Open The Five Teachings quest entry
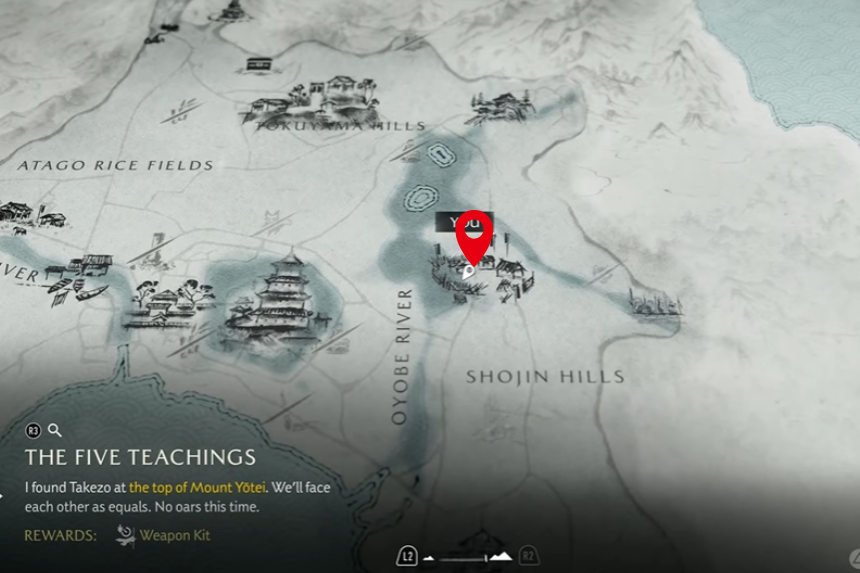Viewport: 860px width, 573px height. (x=140, y=457)
